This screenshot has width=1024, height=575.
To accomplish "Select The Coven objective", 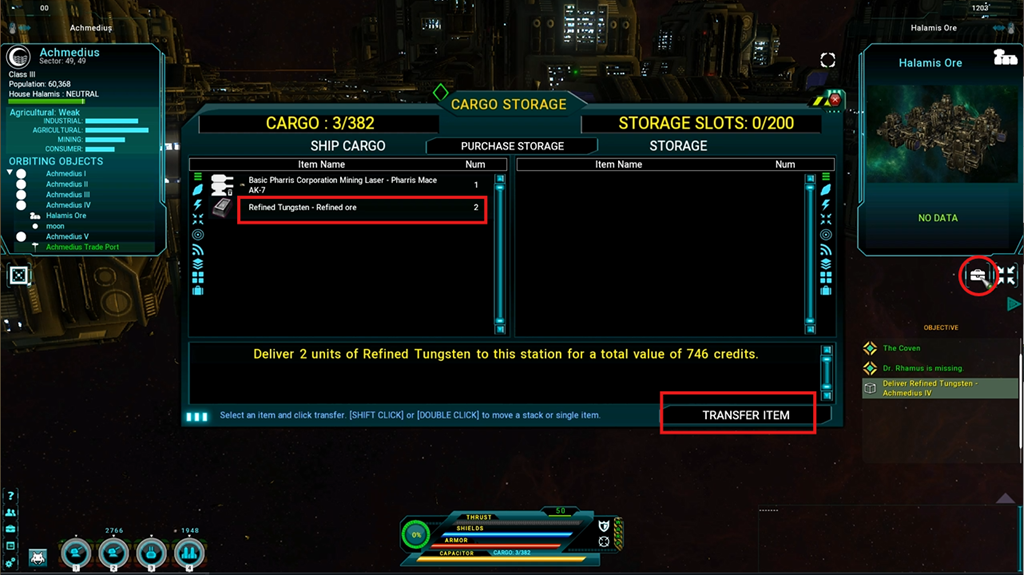I will [902, 348].
